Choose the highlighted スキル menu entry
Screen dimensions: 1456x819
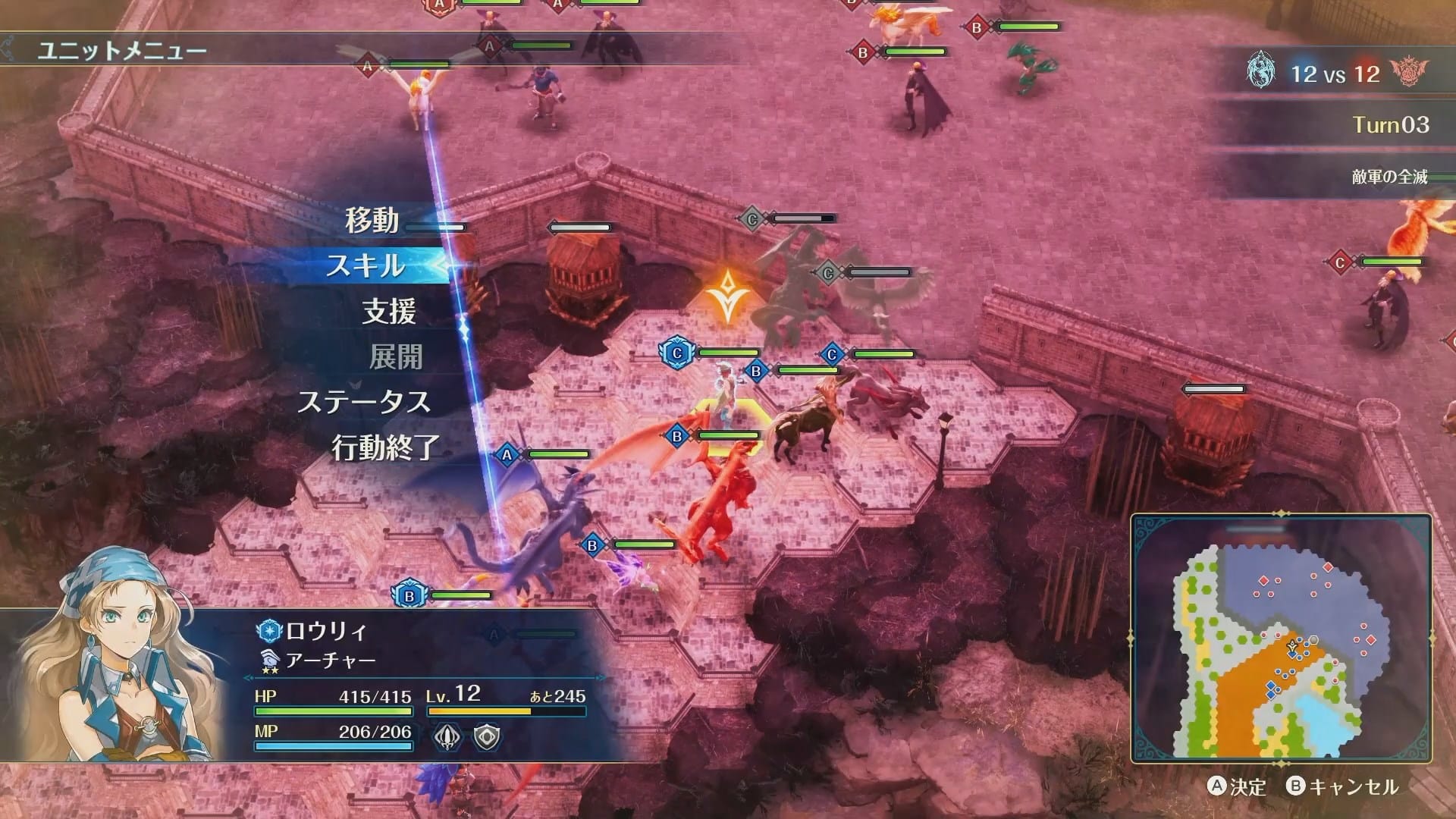click(366, 265)
